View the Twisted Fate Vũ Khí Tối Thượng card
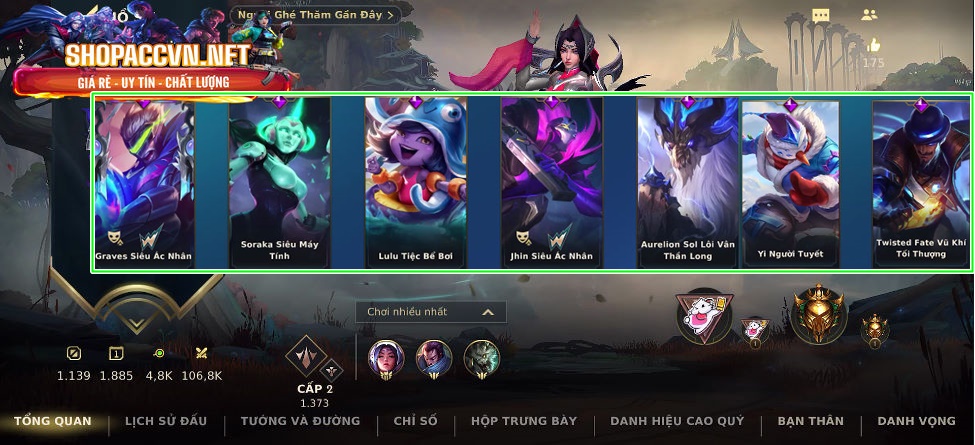The height and width of the screenshot is (445, 975). [x=920, y=182]
